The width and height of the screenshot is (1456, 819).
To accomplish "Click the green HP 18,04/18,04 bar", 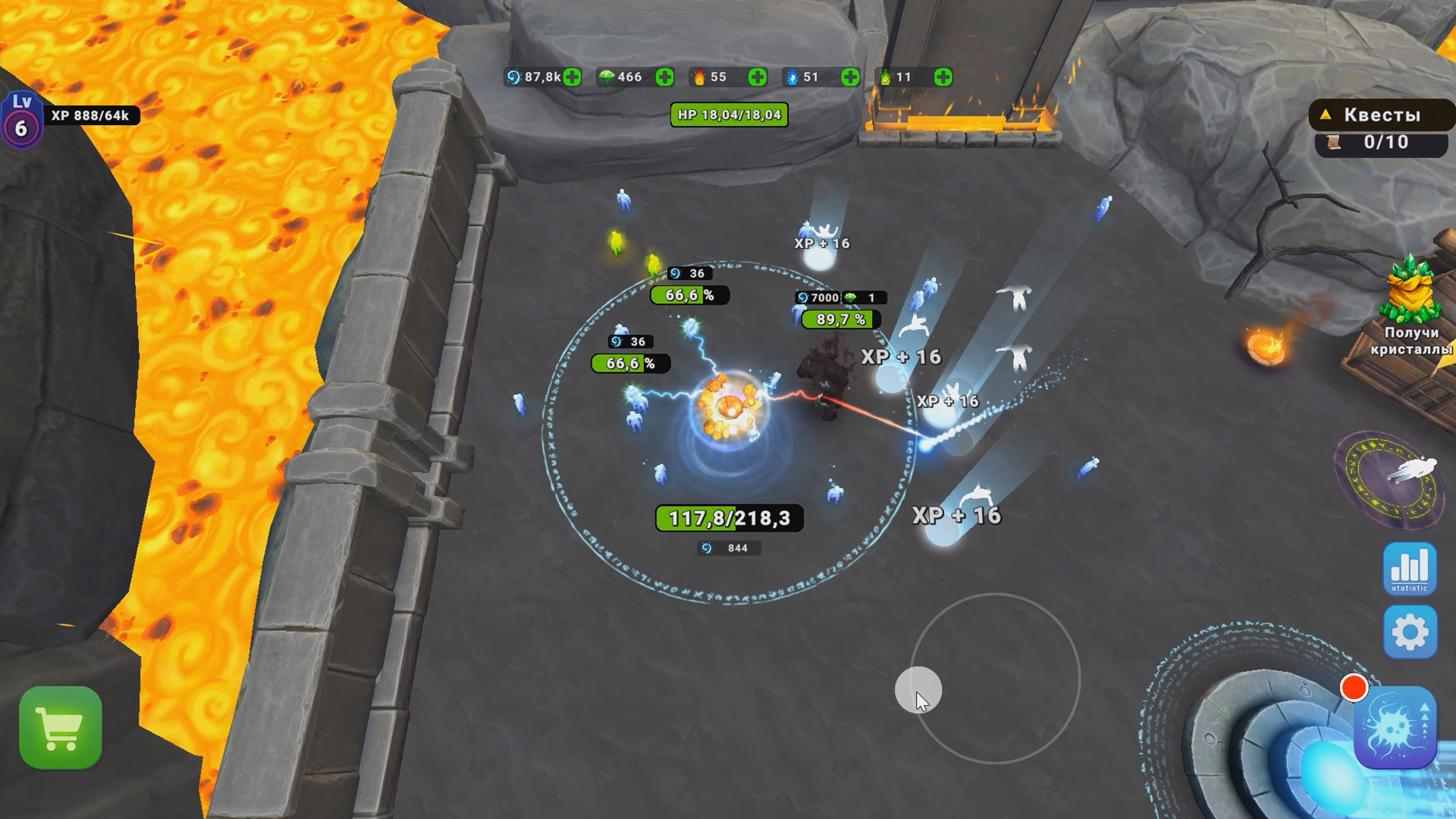I will click(x=729, y=115).
